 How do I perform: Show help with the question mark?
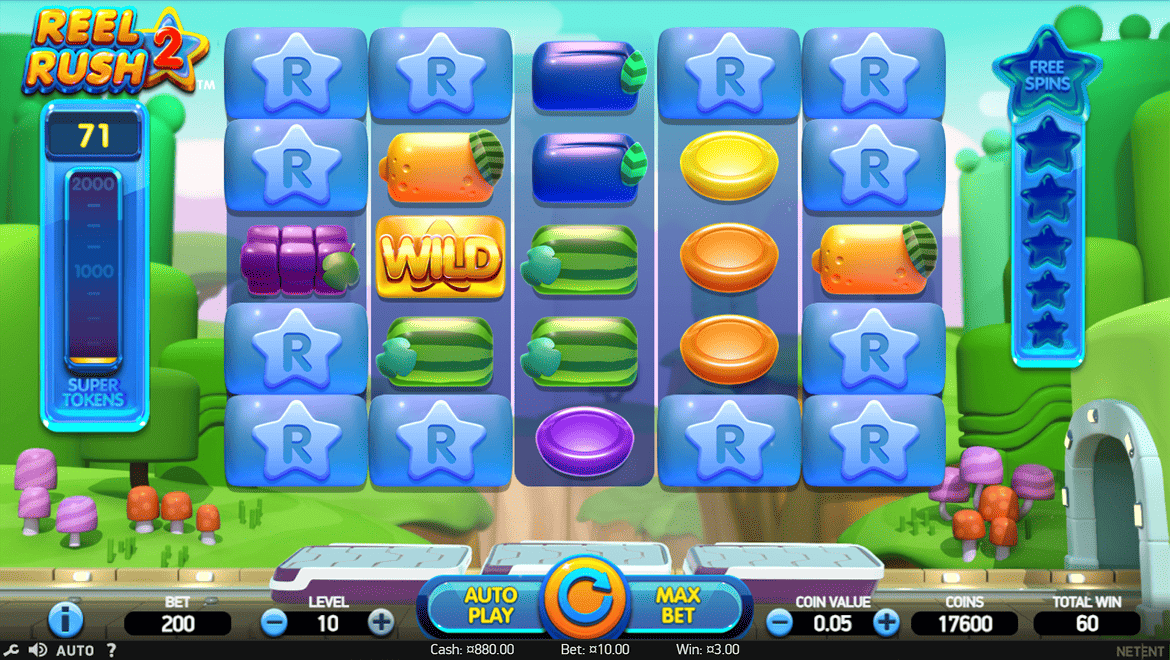coord(111,650)
